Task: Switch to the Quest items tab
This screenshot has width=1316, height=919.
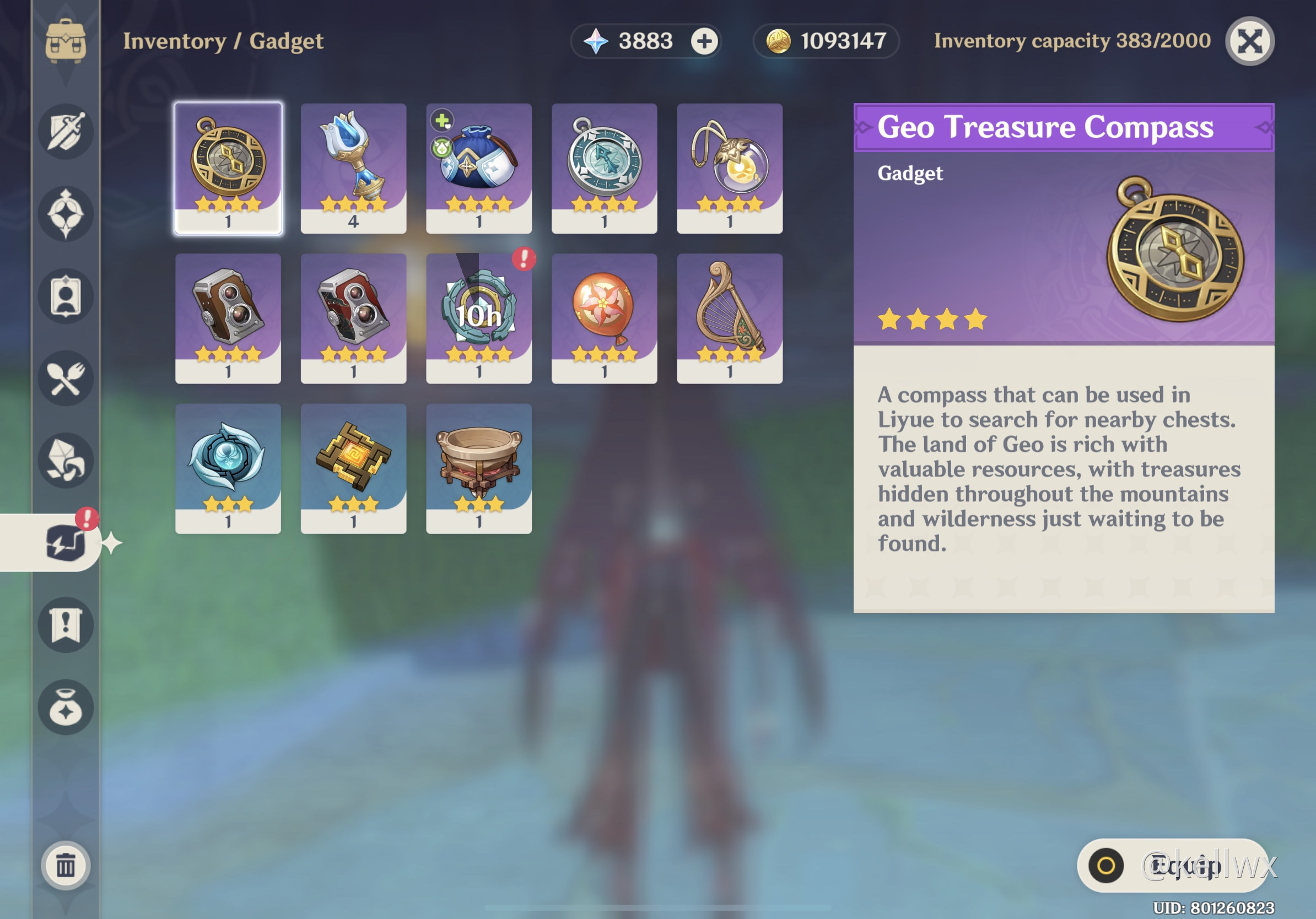Action: (x=66, y=624)
